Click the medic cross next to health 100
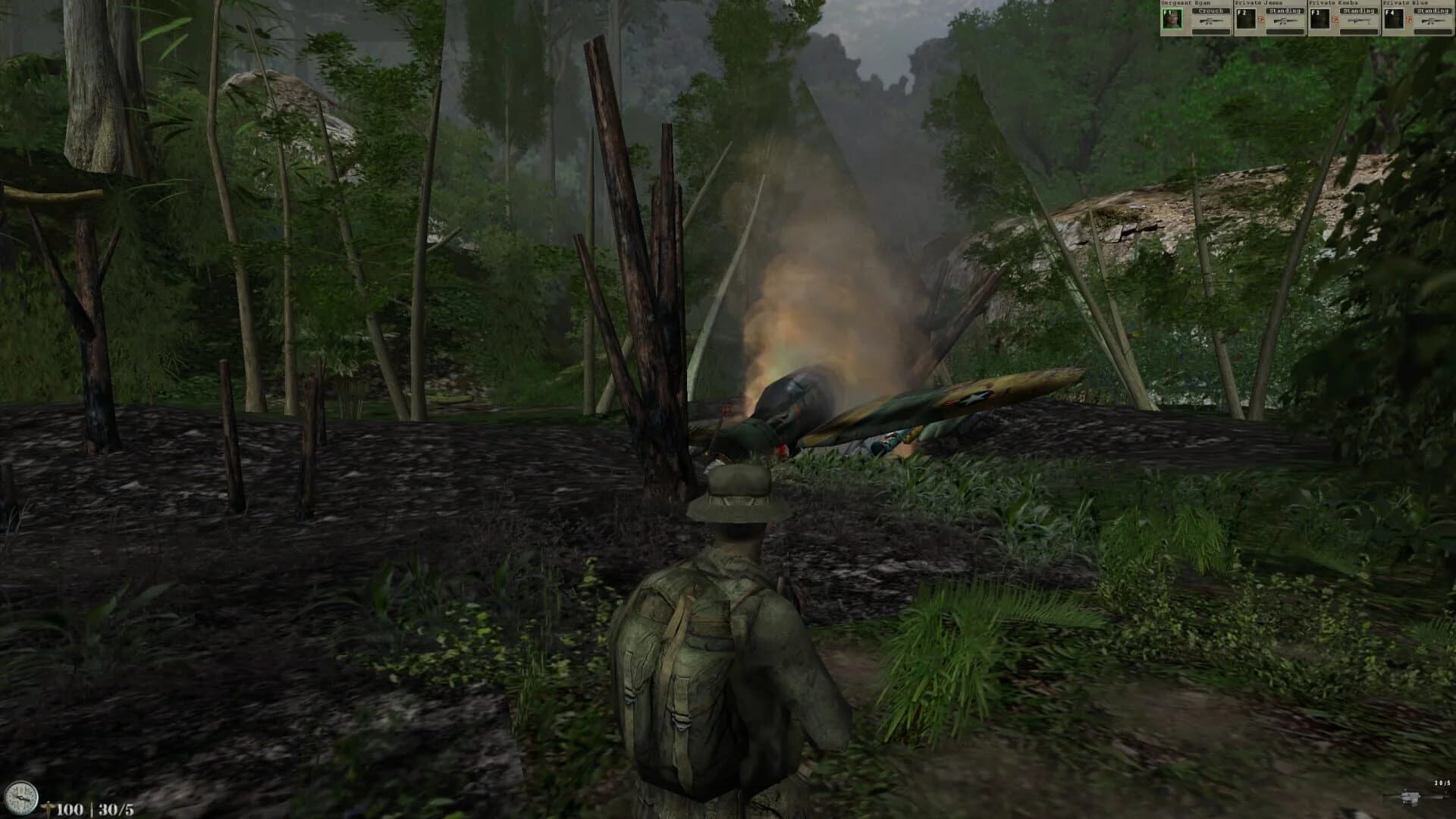1456x819 pixels. tap(49, 808)
